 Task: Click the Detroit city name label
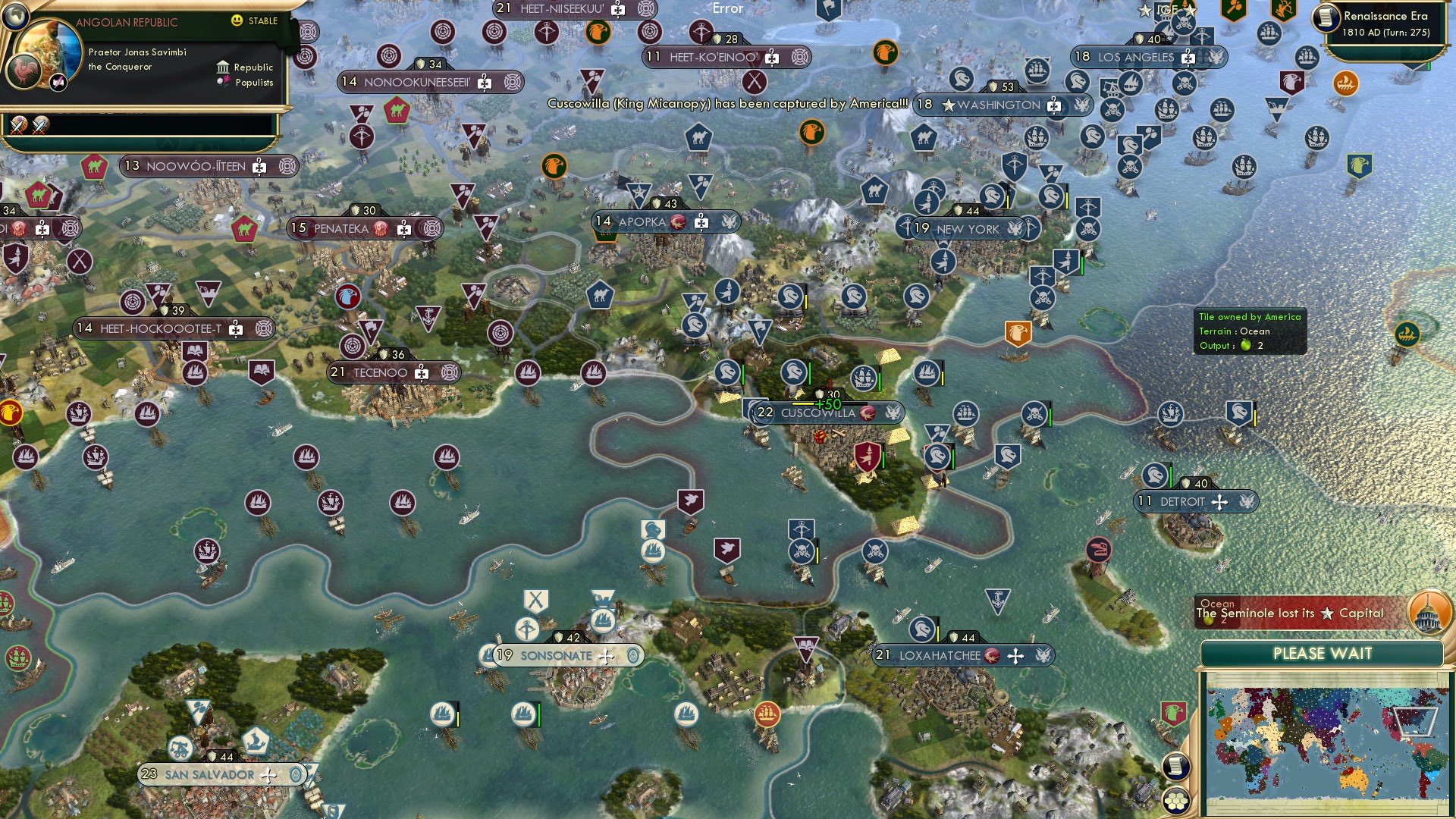[x=1185, y=501]
